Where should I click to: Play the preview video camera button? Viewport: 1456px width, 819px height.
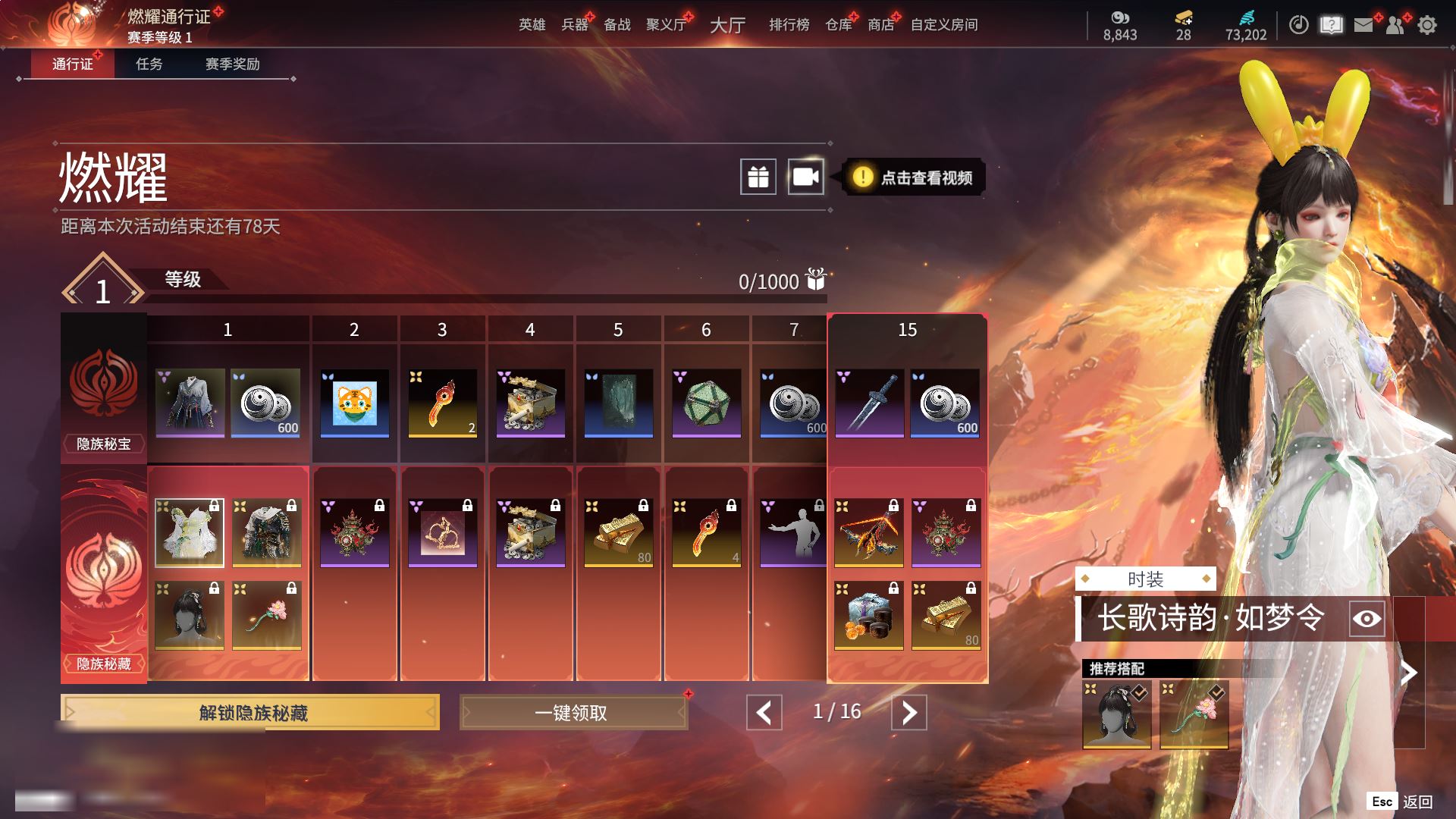[805, 177]
